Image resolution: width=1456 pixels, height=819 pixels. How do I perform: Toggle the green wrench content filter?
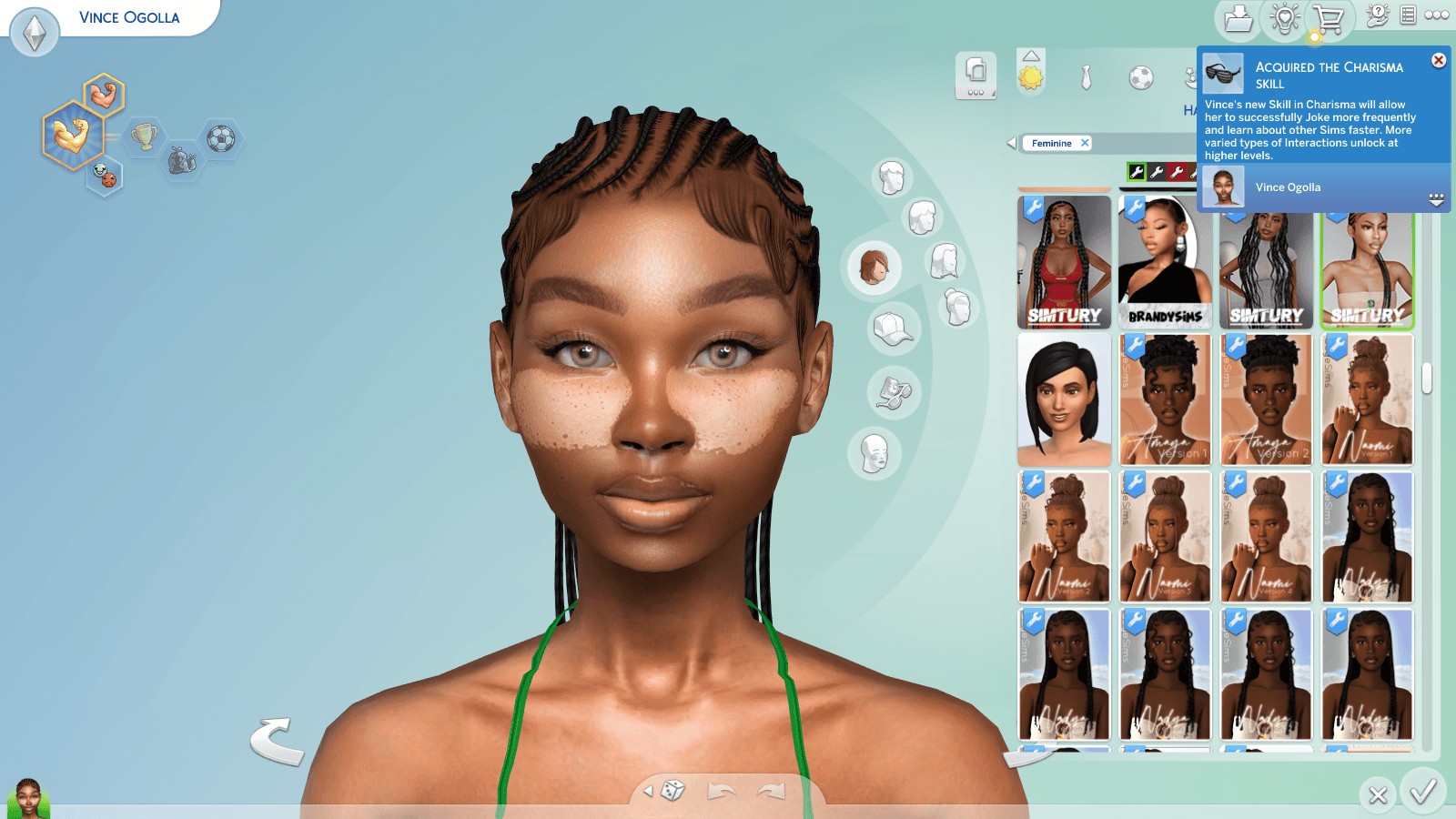(1137, 172)
